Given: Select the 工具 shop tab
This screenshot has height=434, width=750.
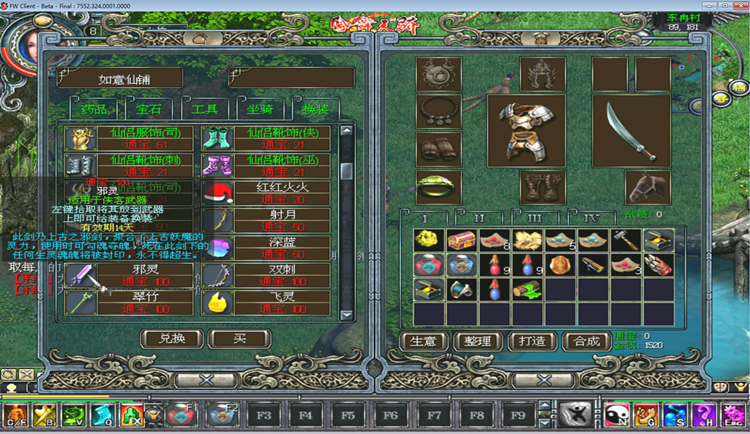Looking at the screenshot, I should (204, 108).
